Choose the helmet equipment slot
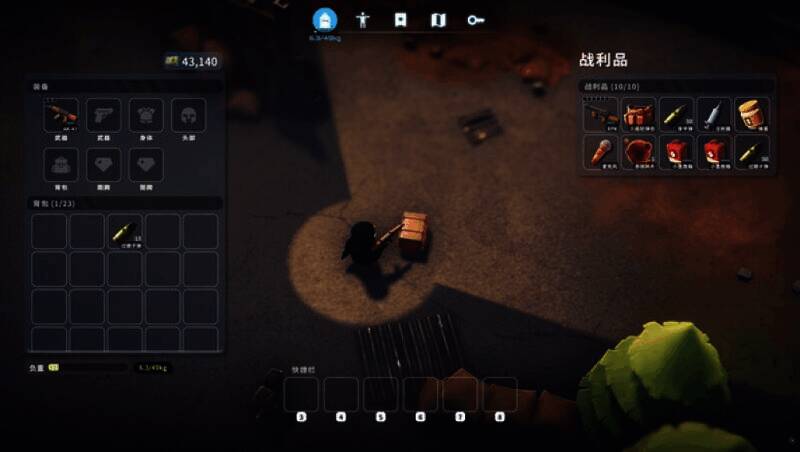This screenshot has width=800, height=452. [188, 114]
